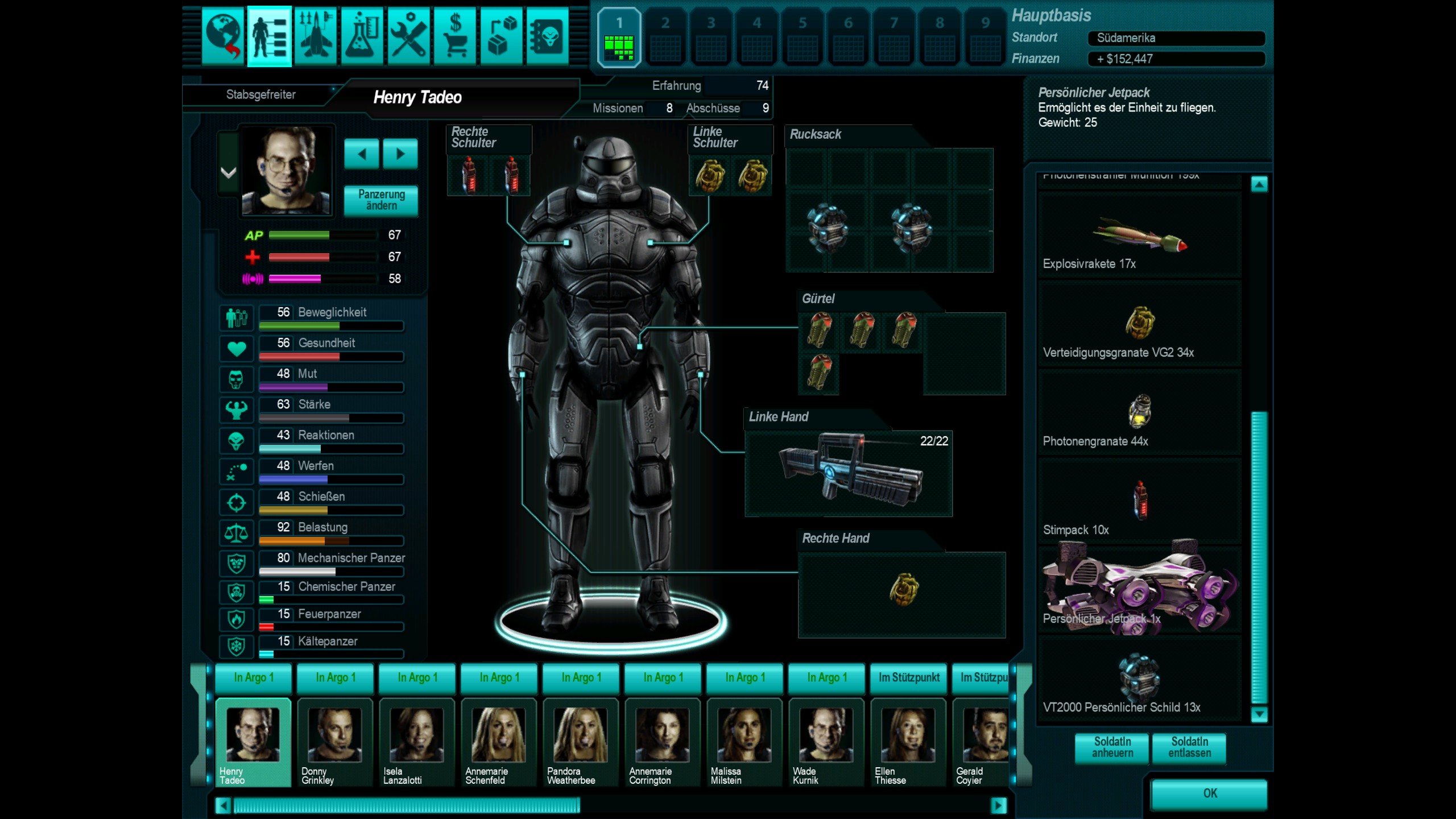The height and width of the screenshot is (819, 1456).
Task: Select the grenade in Rechte Hand slot
Action: 903,590
